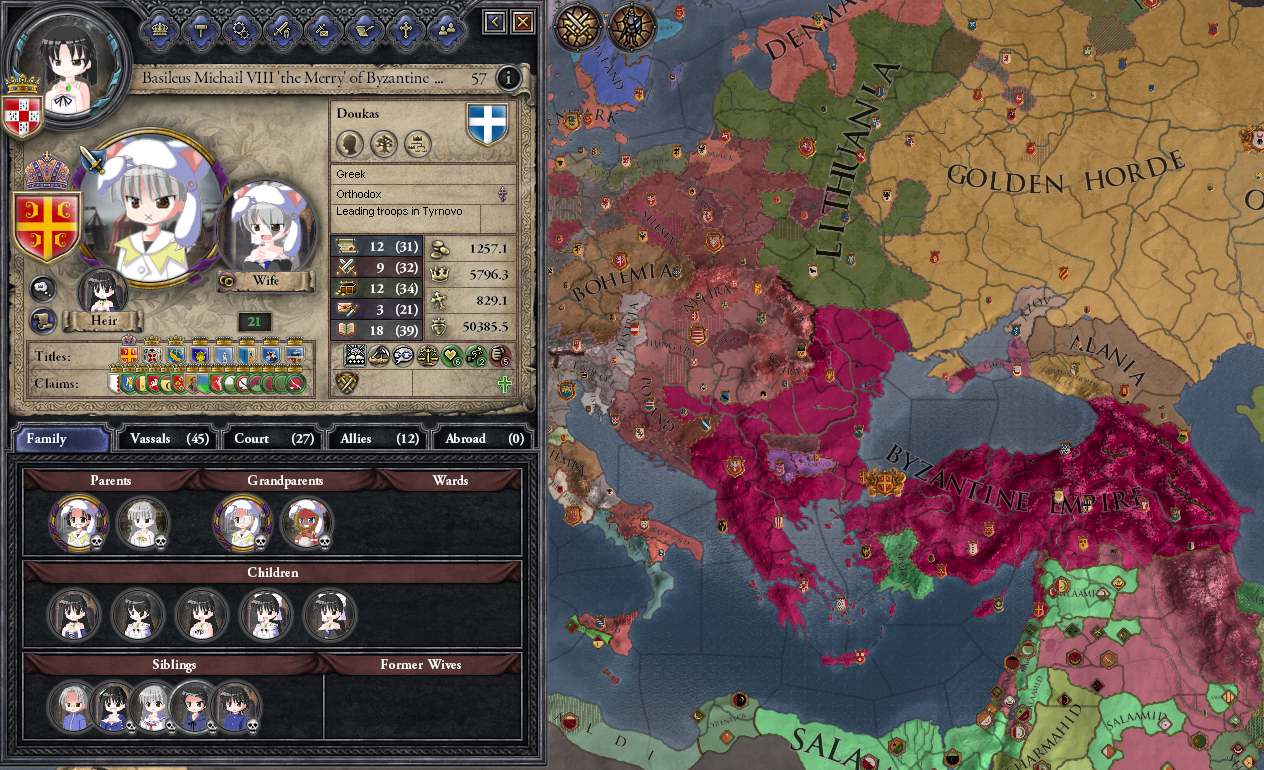
Task: Show the Allies tab
Action: (379, 438)
